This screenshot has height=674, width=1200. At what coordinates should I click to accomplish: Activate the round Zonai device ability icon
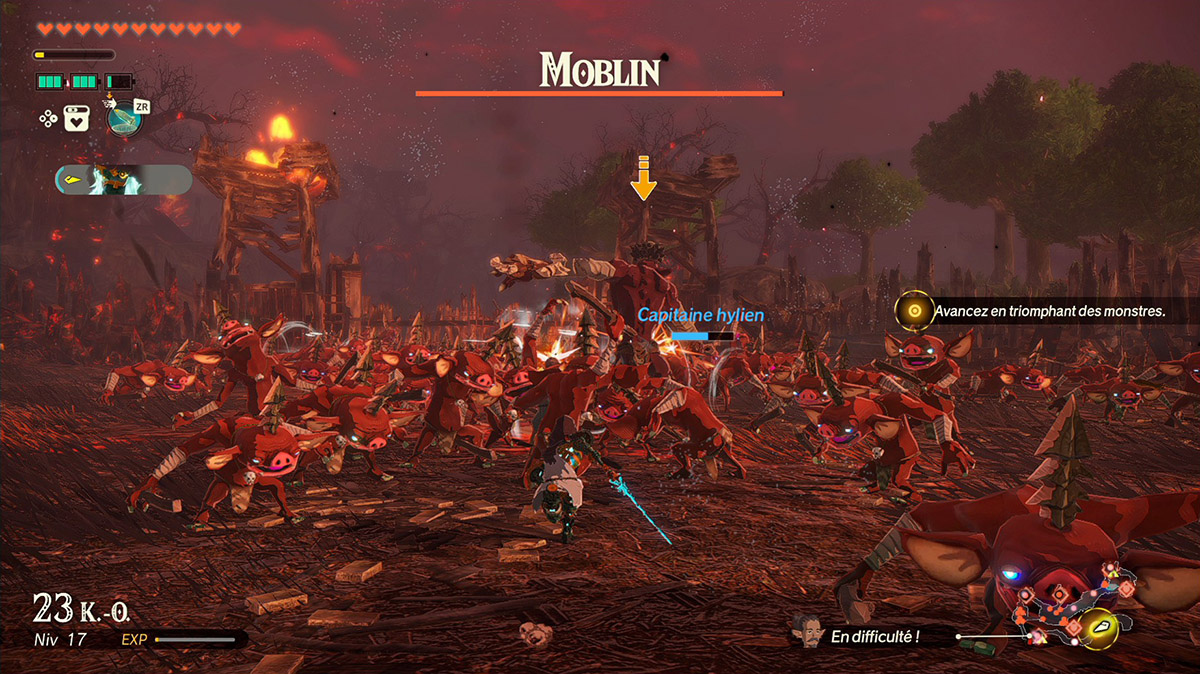123,118
